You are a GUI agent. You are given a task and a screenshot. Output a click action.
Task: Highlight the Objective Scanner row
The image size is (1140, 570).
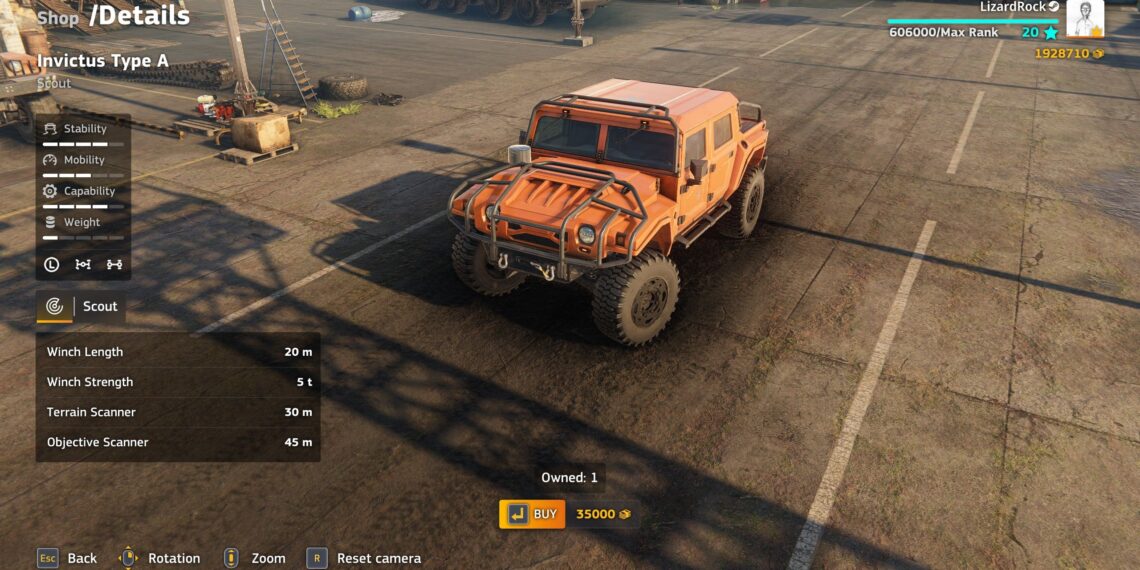tap(178, 442)
